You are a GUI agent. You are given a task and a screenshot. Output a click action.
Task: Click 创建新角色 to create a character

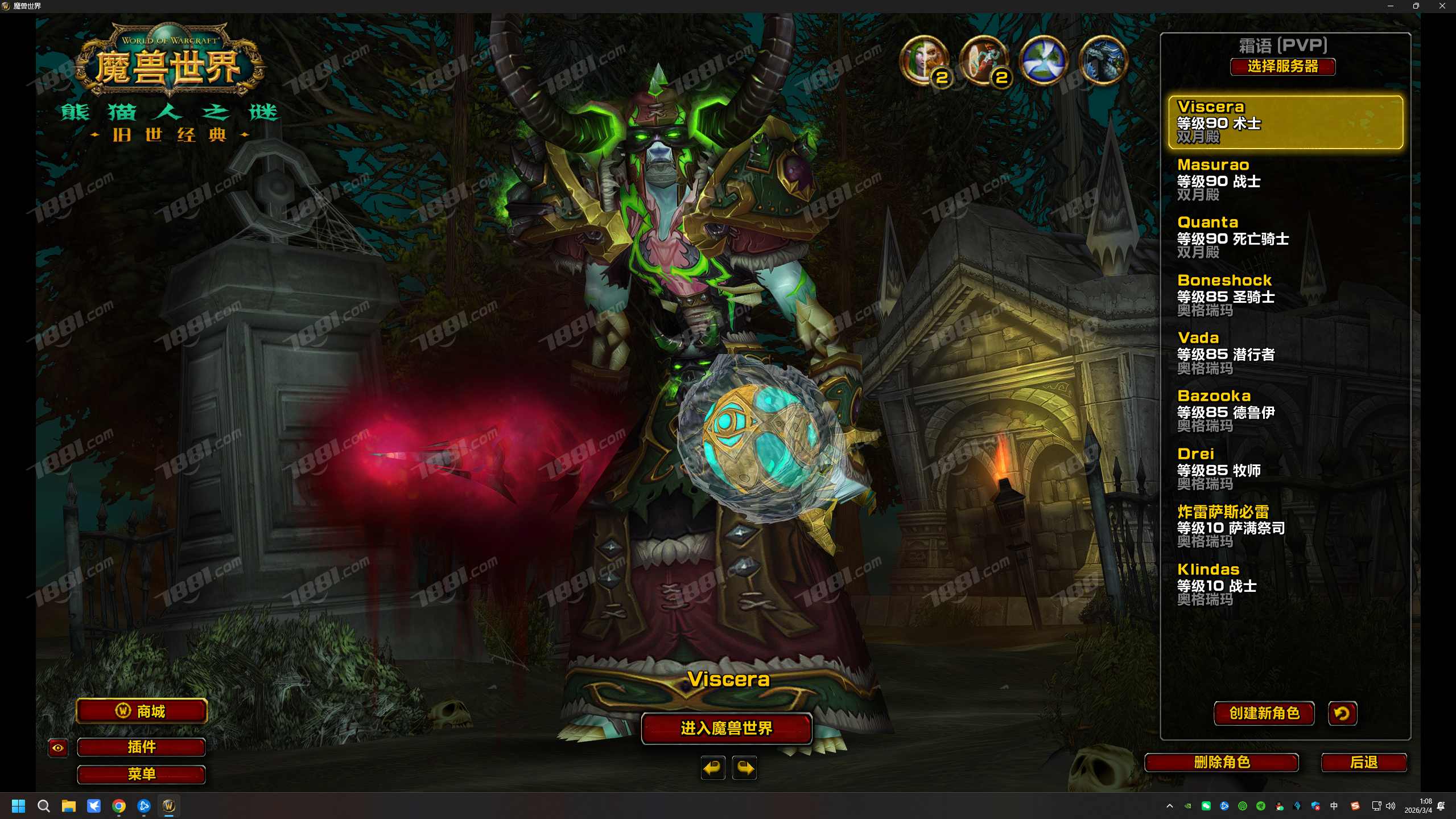click(1264, 713)
